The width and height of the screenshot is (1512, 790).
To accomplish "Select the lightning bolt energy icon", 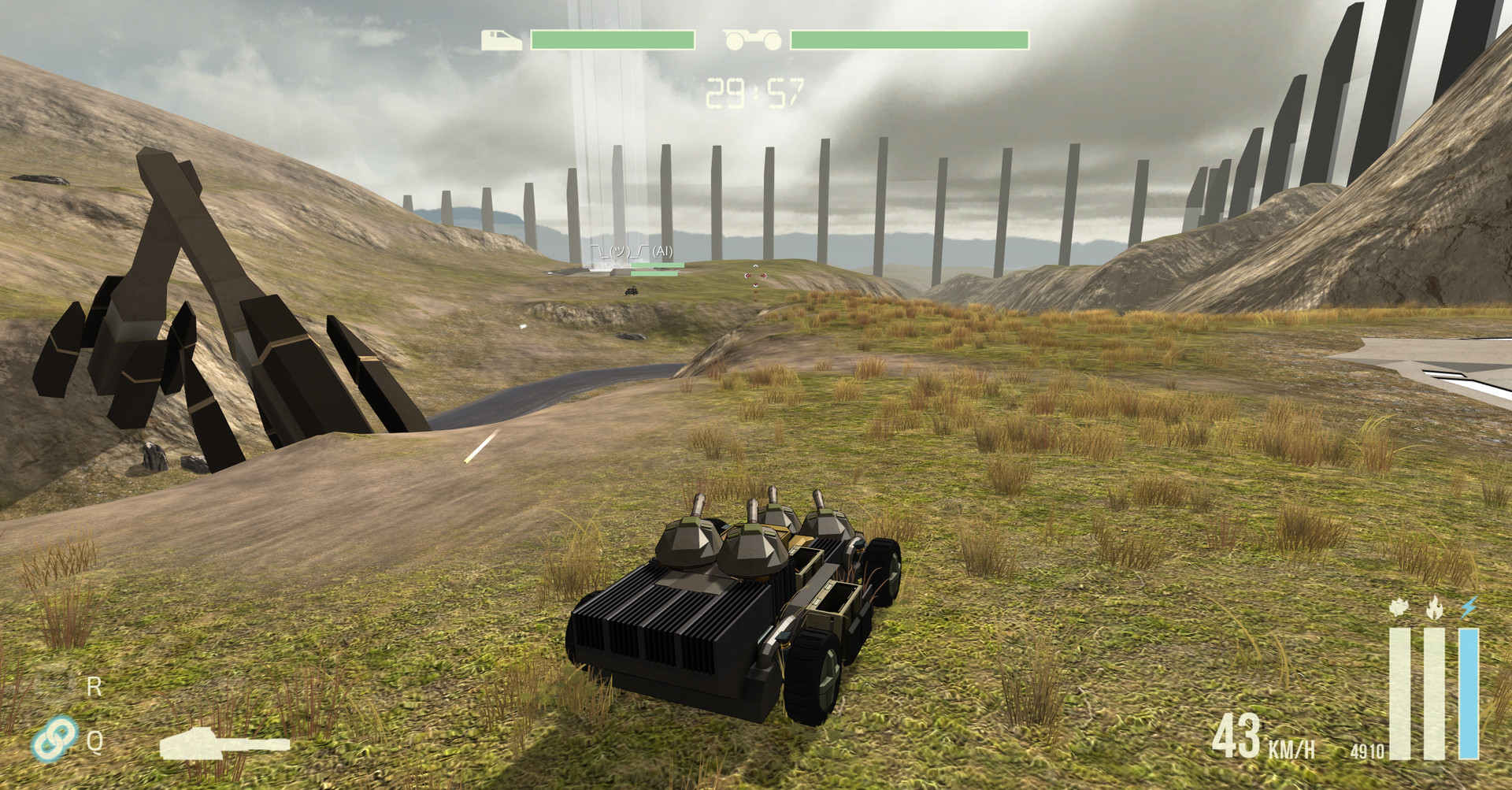I will tap(1469, 608).
